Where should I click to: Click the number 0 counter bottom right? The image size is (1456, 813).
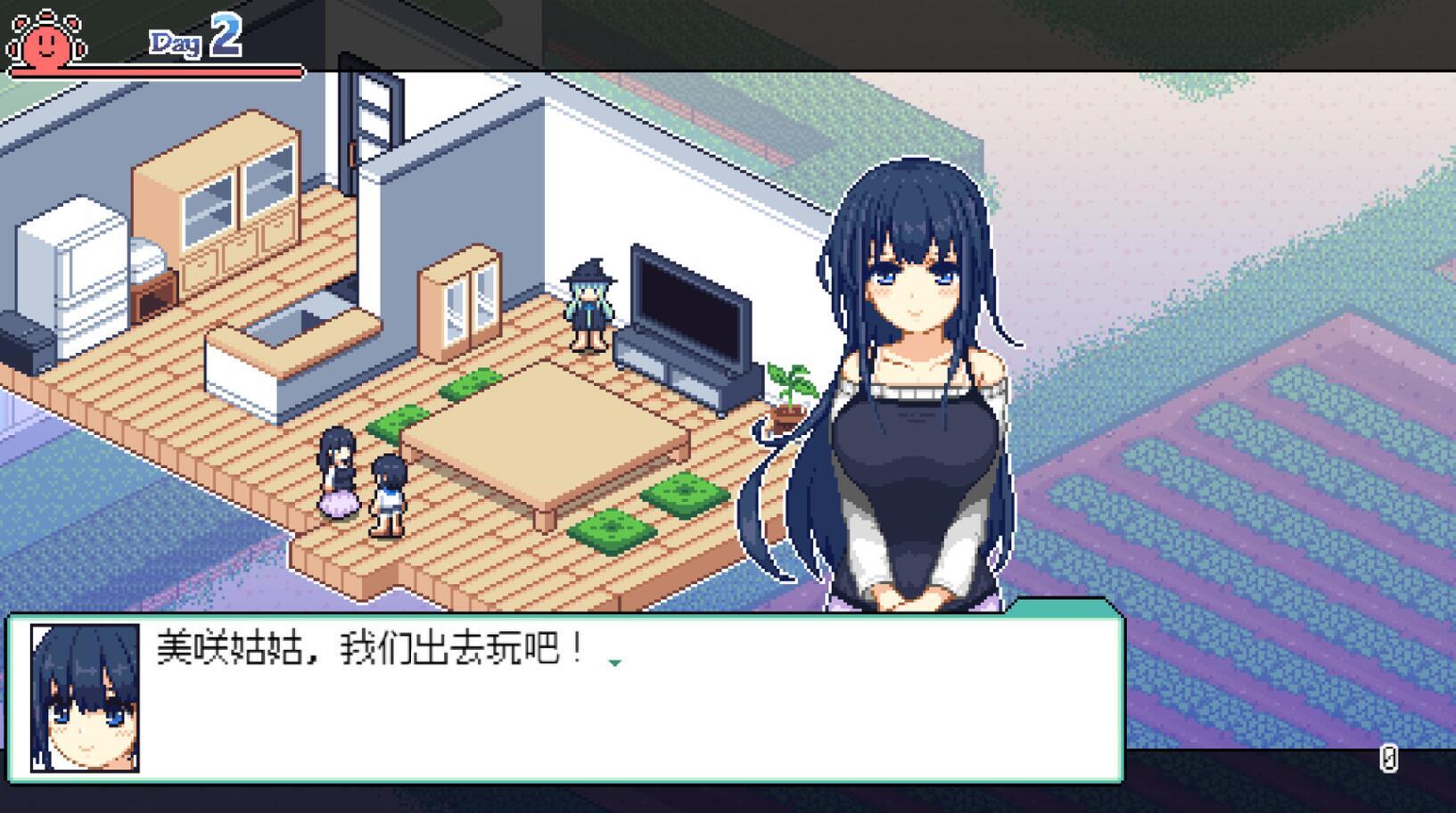(1388, 760)
